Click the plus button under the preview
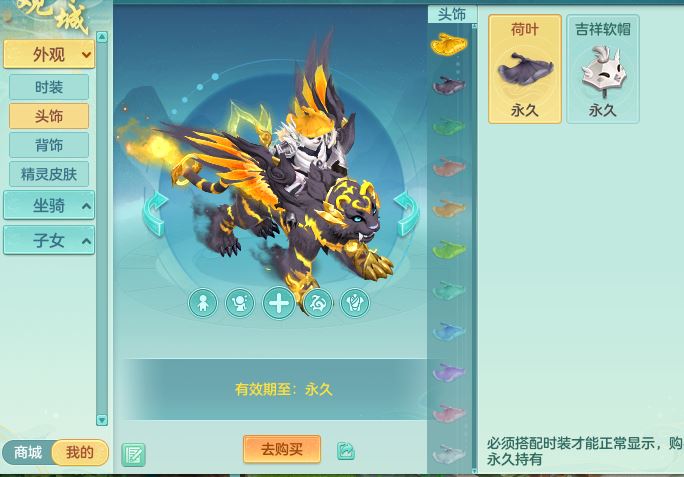The image size is (684, 477). click(x=279, y=303)
